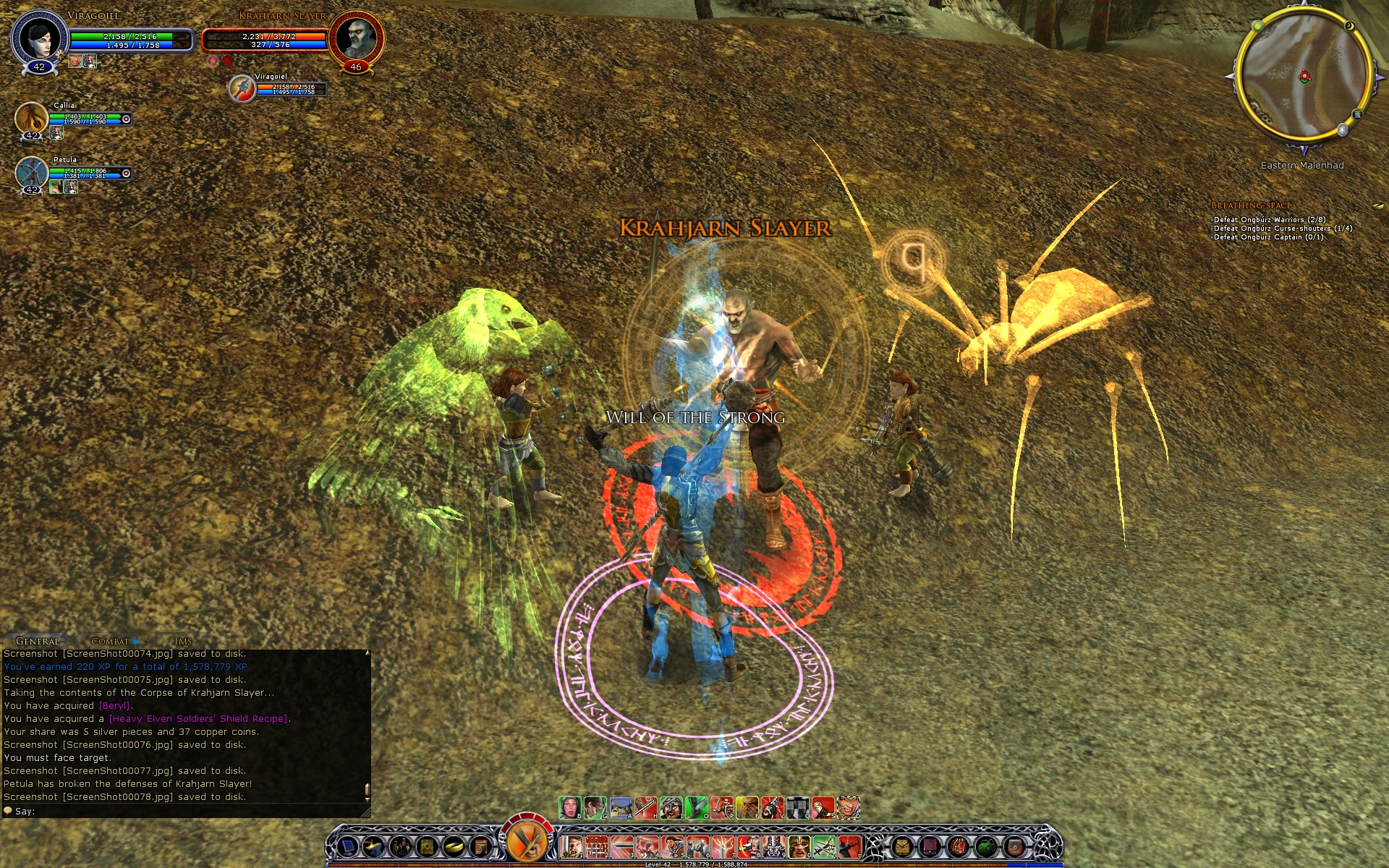Click the moon icon on minimap ring

(1350, 26)
